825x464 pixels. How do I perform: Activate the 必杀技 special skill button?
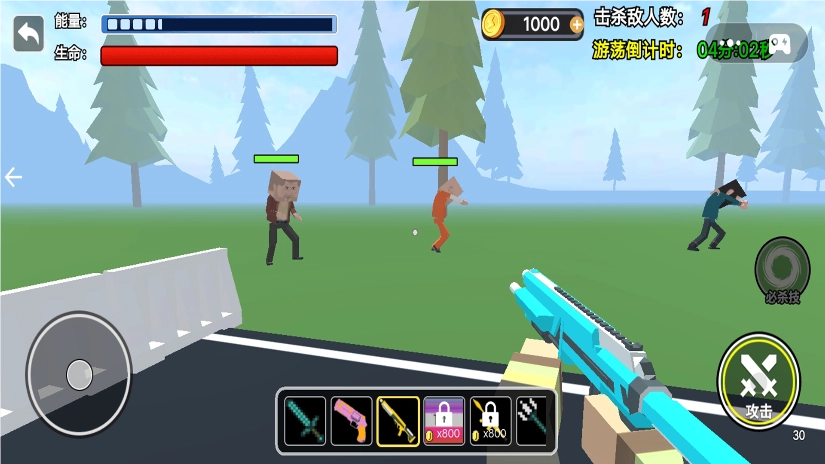(x=782, y=270)
